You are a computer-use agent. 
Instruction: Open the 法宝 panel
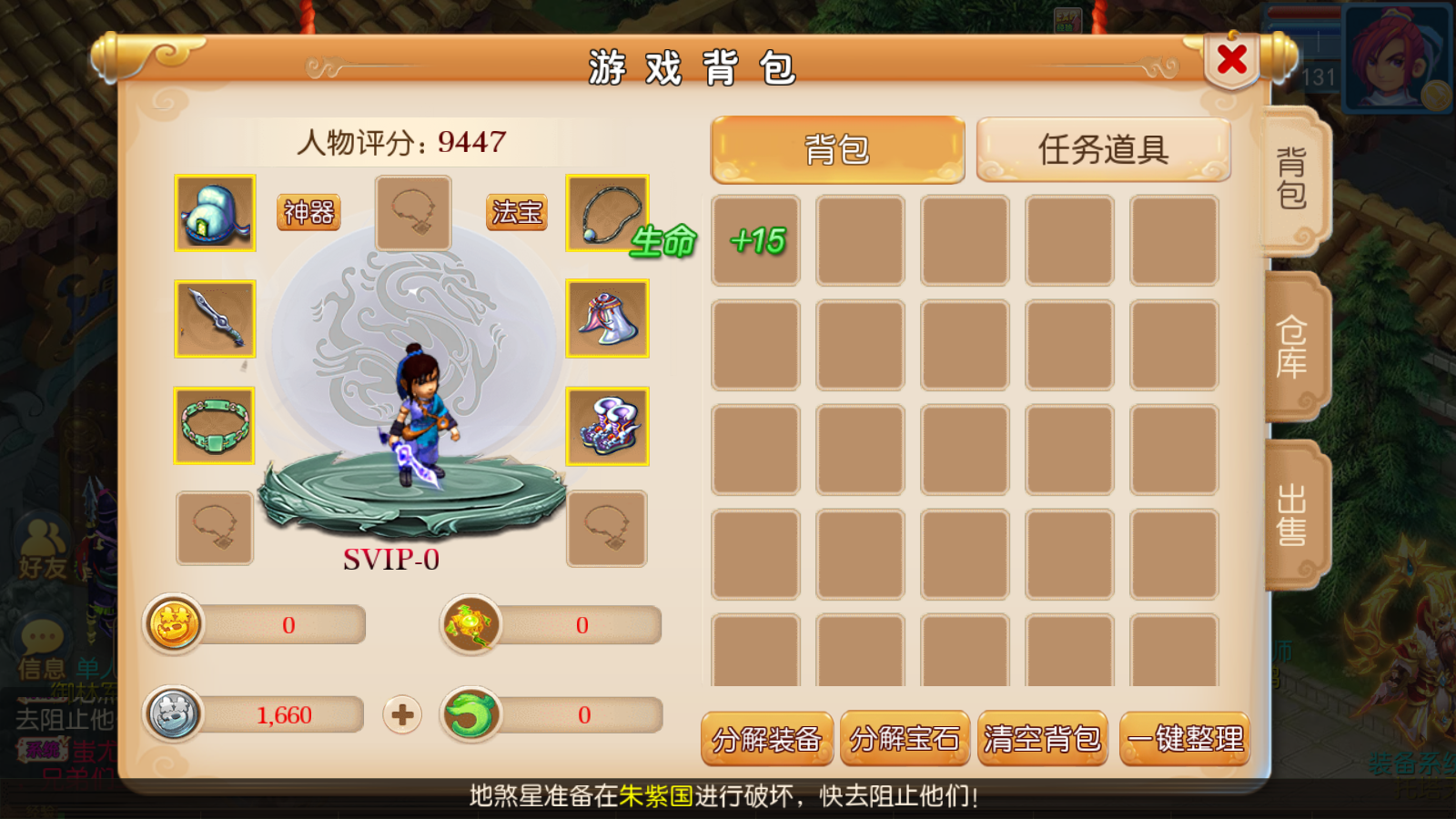pyautogui.click(x=517, y=213)
